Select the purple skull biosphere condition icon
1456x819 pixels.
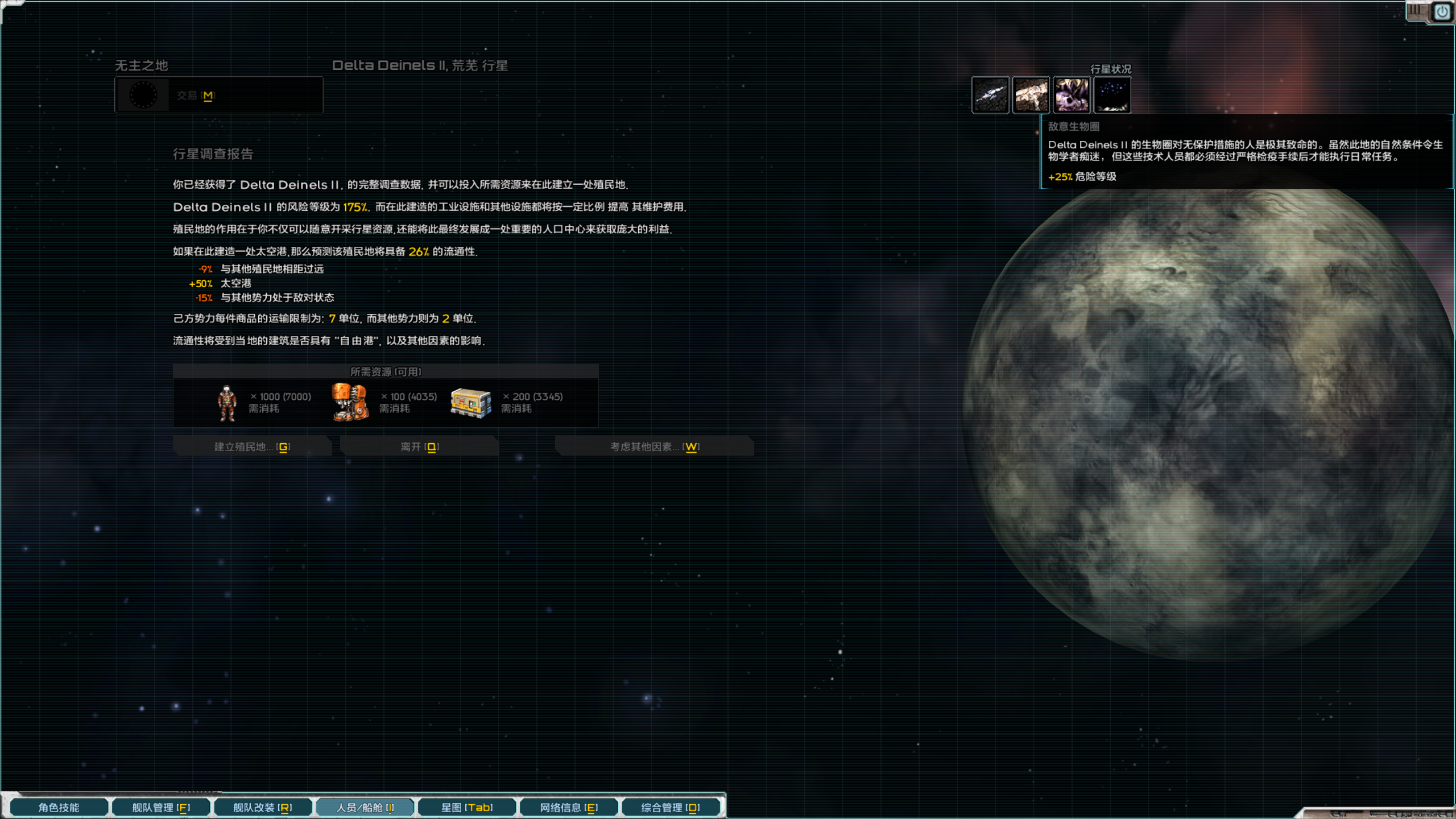1072,95
